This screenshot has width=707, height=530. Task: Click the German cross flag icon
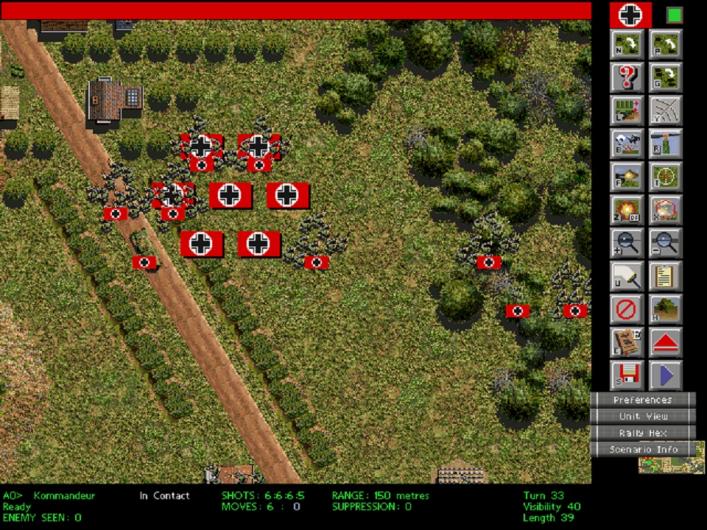click(x=630, y=15)
